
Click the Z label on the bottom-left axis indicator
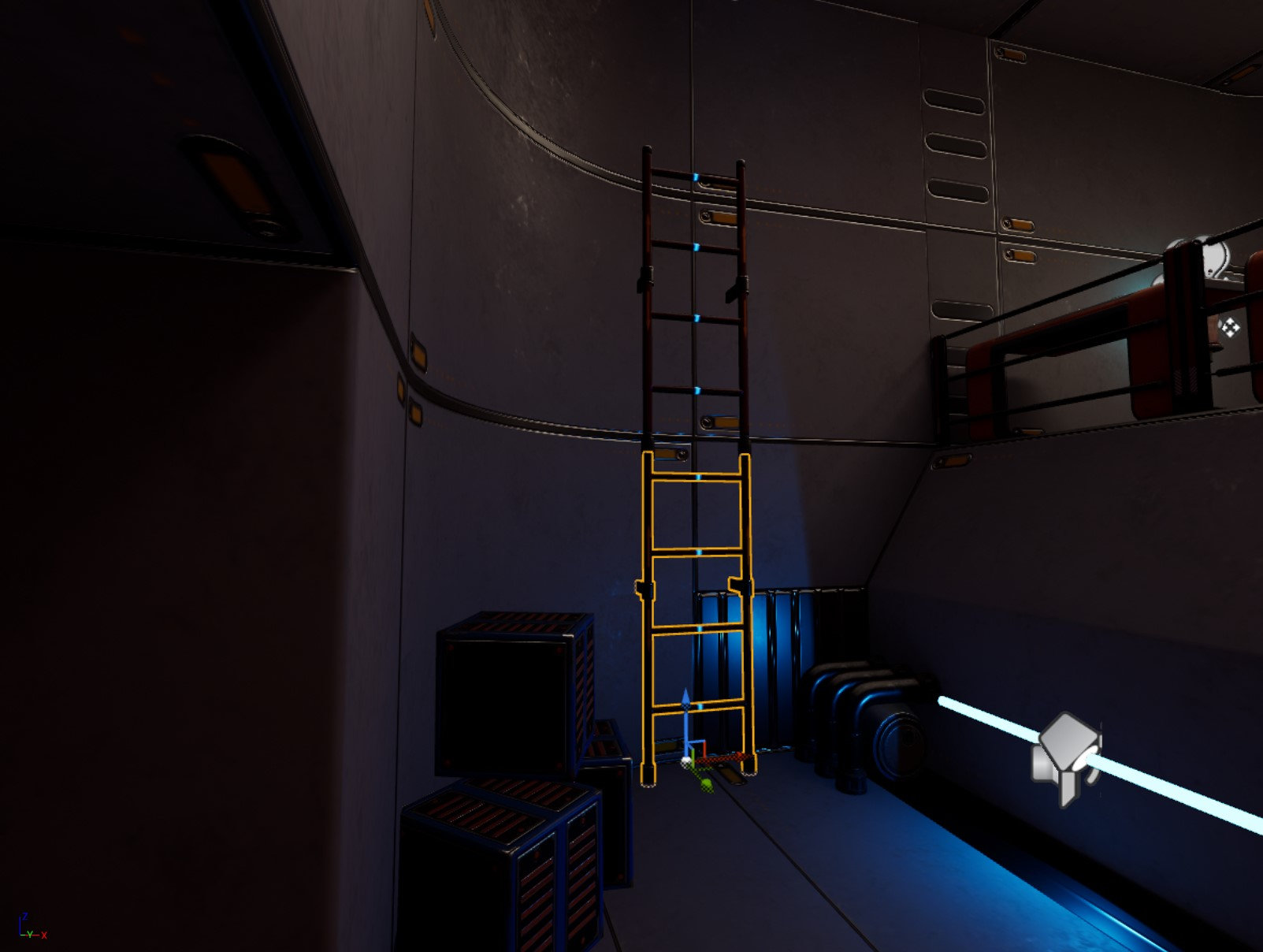click(25, 916)
